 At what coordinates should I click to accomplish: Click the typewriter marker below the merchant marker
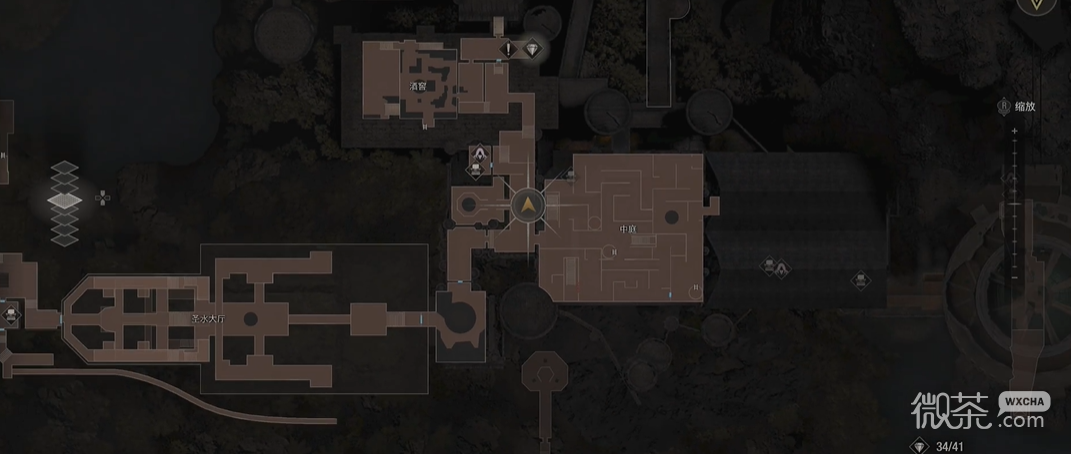(x=476, y=170)
